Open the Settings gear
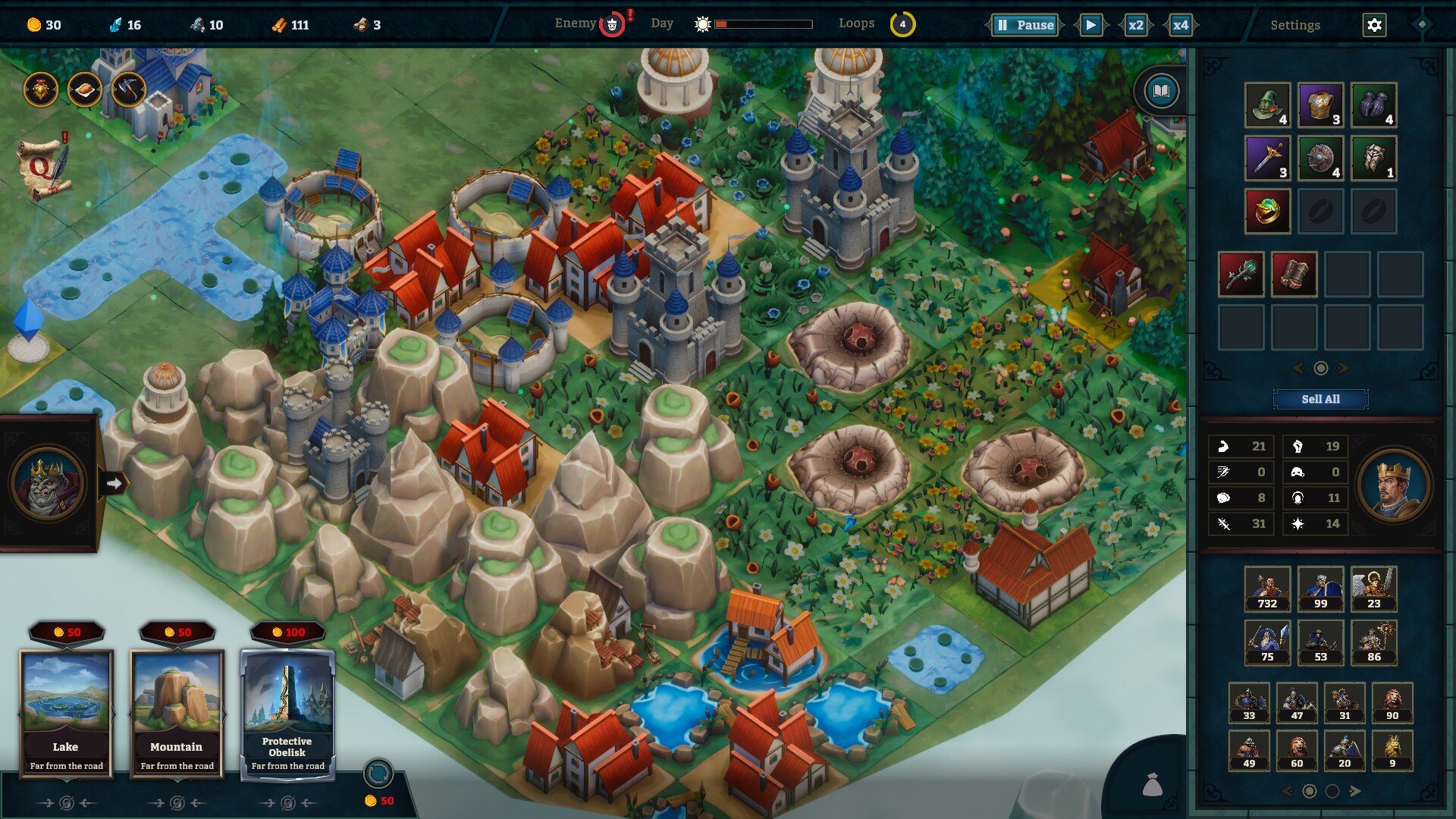The height and width of the screenshot is (819, 1456). coord(1374,25)
